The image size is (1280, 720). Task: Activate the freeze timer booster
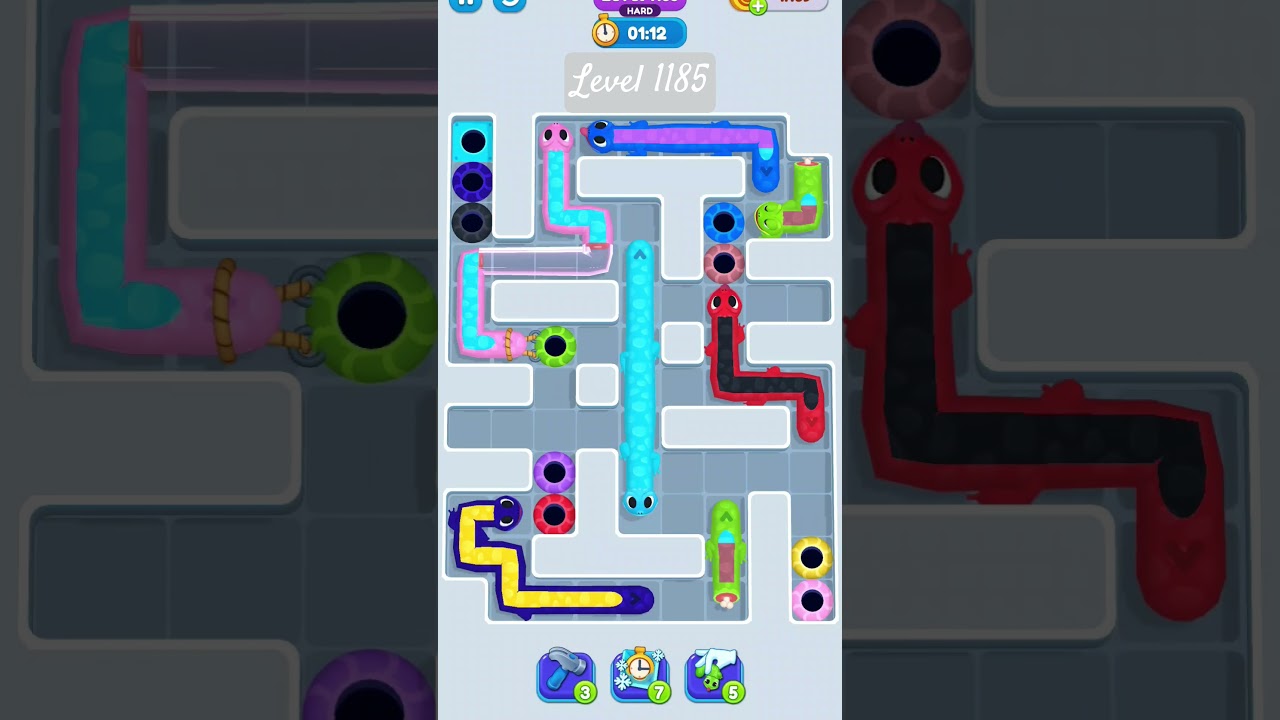click(x=640, y=677)
